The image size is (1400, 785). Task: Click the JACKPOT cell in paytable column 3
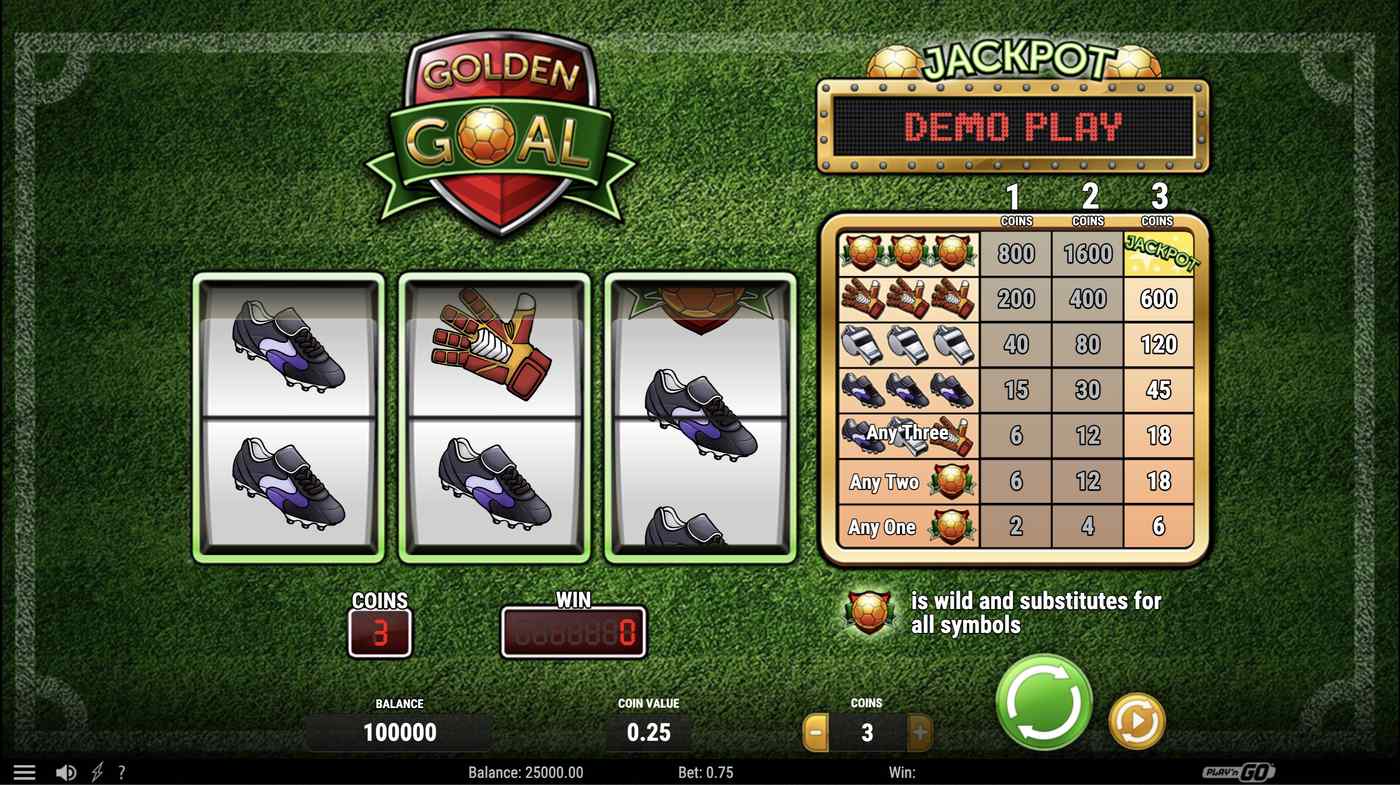(1159, 254)
